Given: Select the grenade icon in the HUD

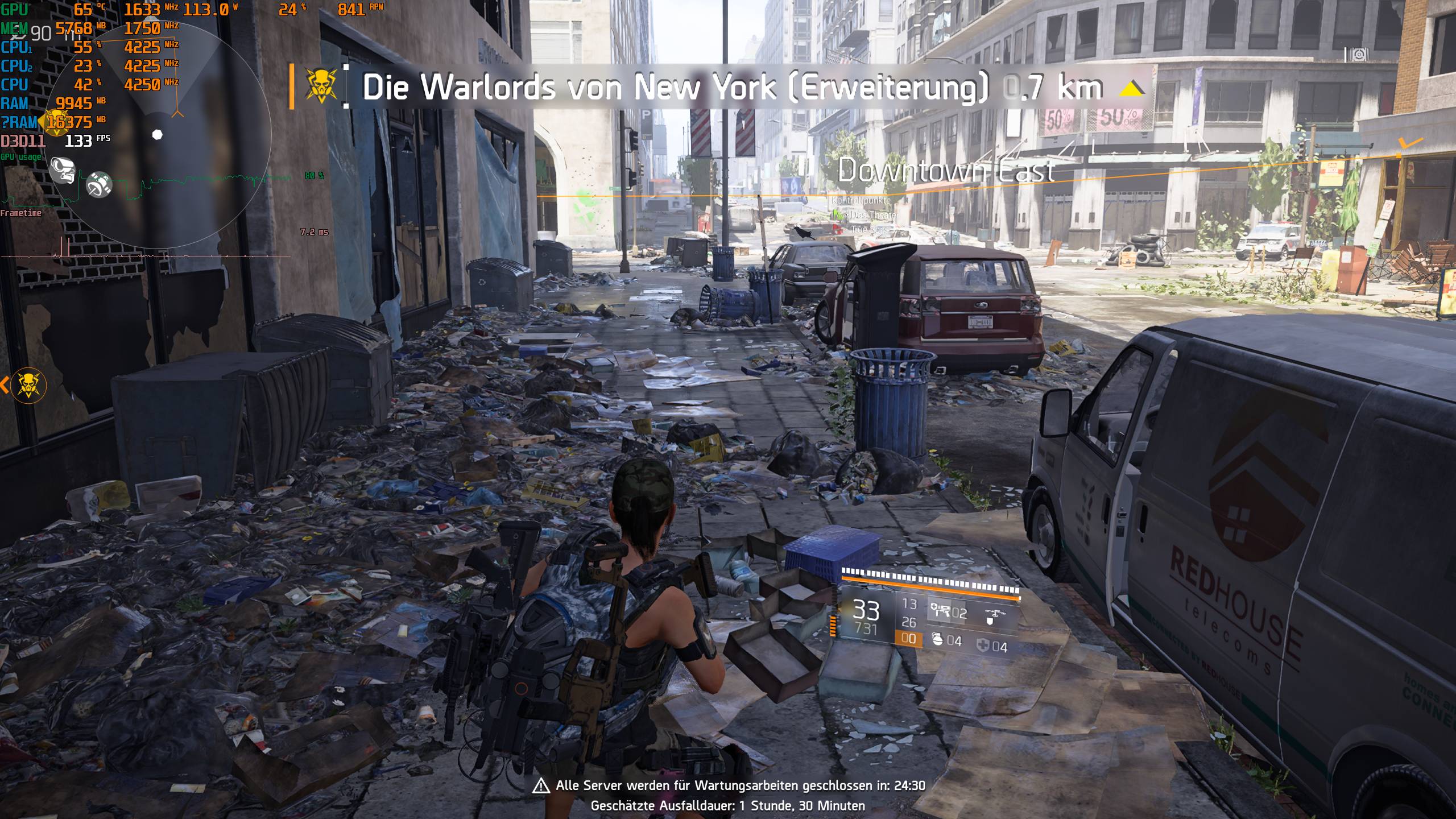Looking at the screenshot, I should [938, 640].
